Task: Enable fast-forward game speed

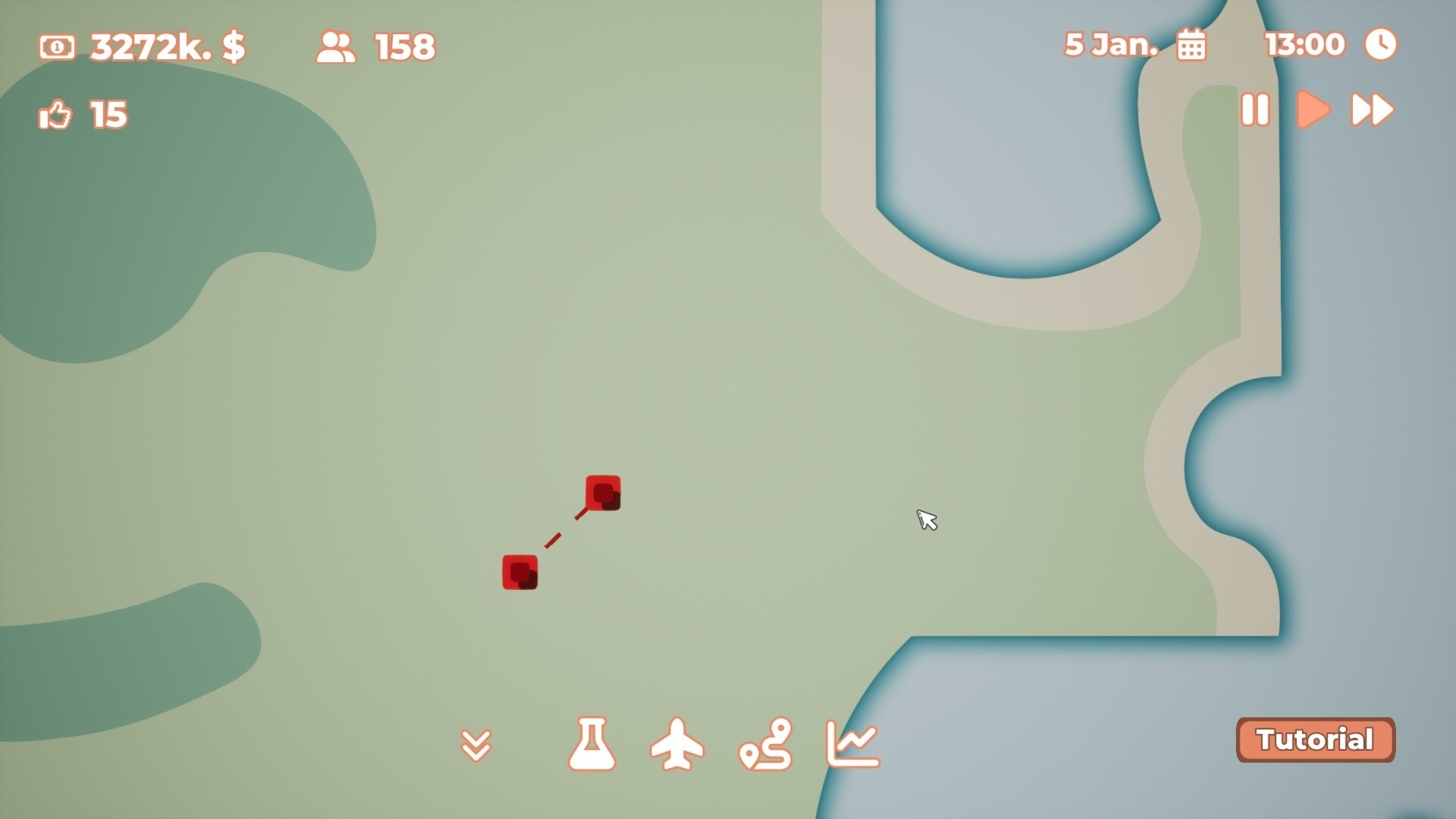Action: [x=1373, y=110]
